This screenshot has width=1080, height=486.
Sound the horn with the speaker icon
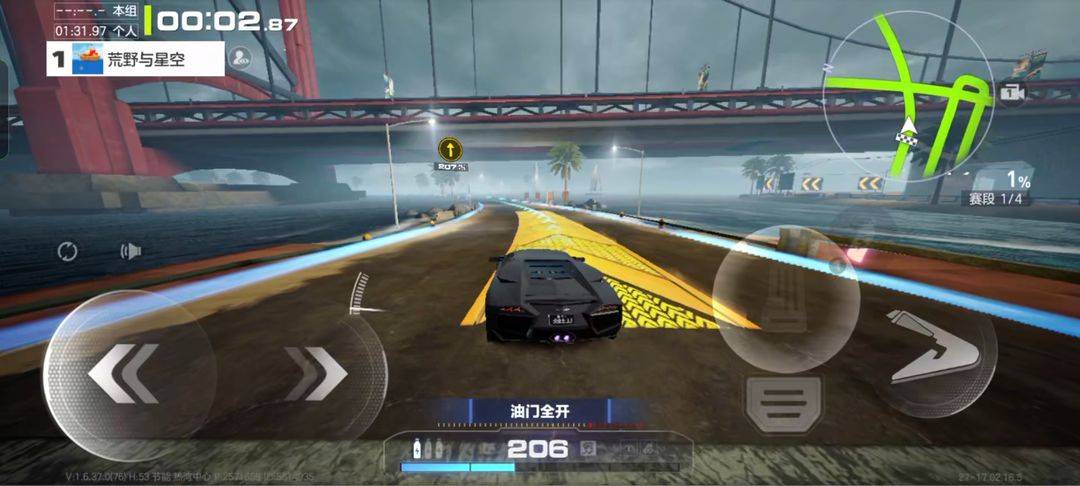[131, 251]
